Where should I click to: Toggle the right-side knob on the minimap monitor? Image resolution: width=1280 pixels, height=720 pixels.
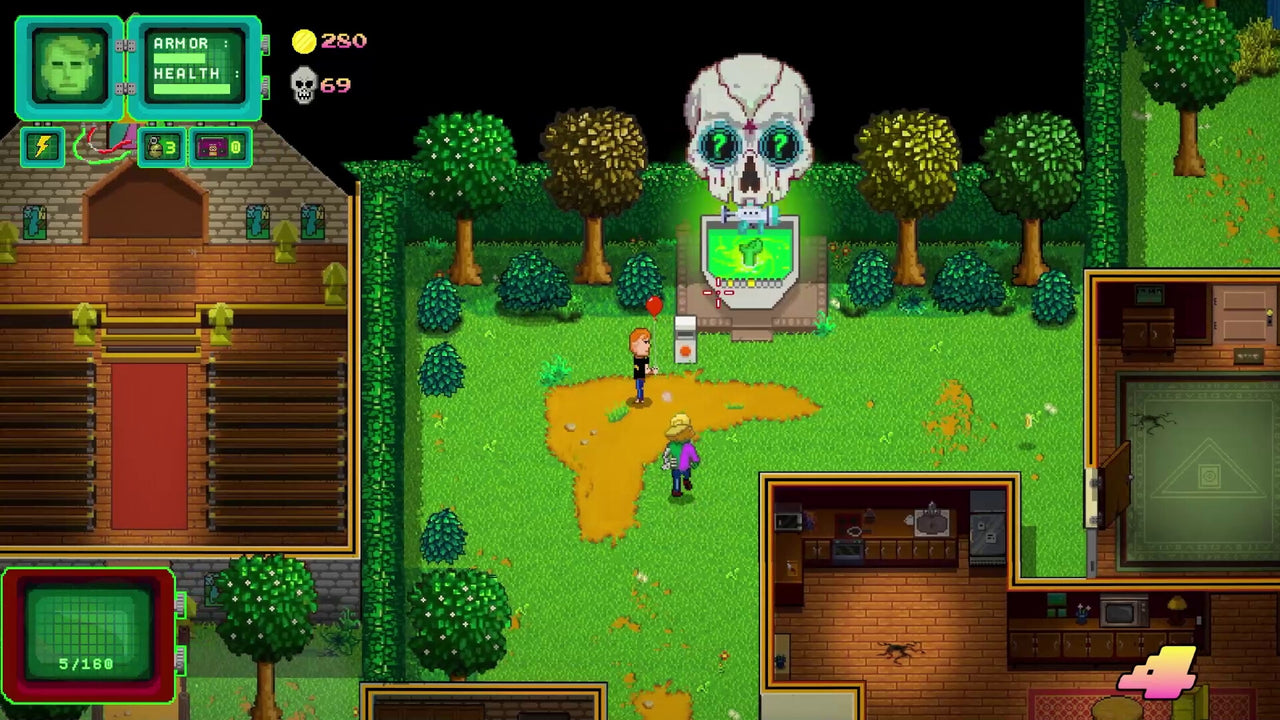180,605
